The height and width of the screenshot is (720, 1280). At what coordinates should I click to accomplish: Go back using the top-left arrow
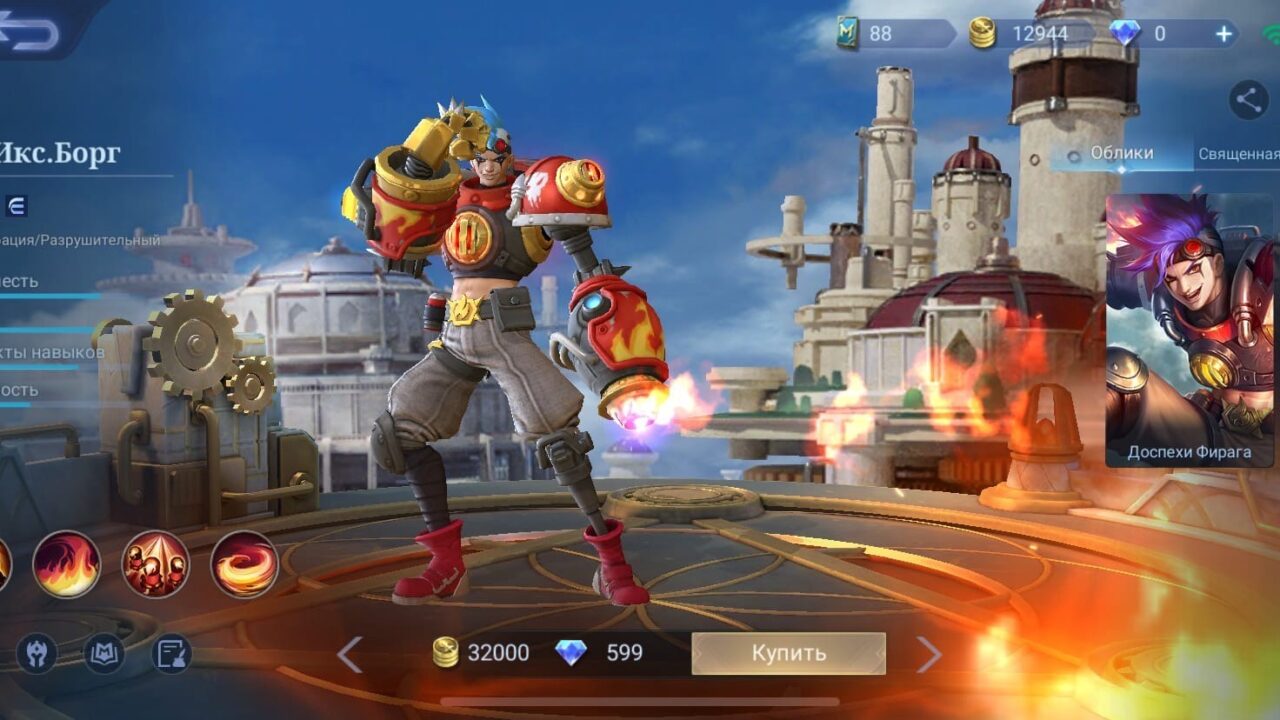click(30, 32)
